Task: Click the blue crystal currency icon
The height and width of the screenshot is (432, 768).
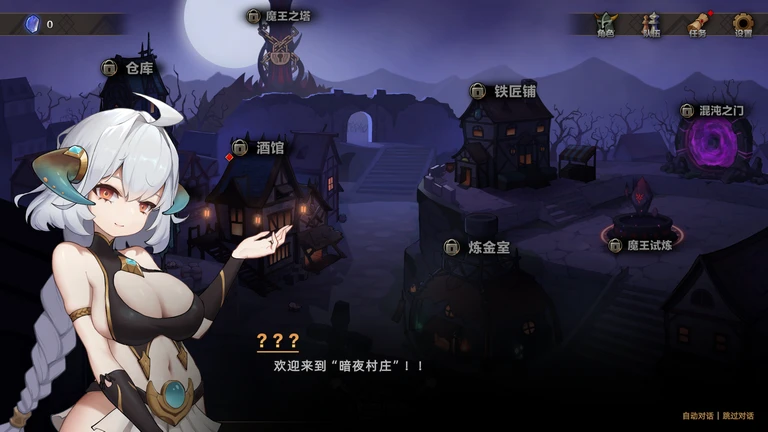Action: pos(29,24)
